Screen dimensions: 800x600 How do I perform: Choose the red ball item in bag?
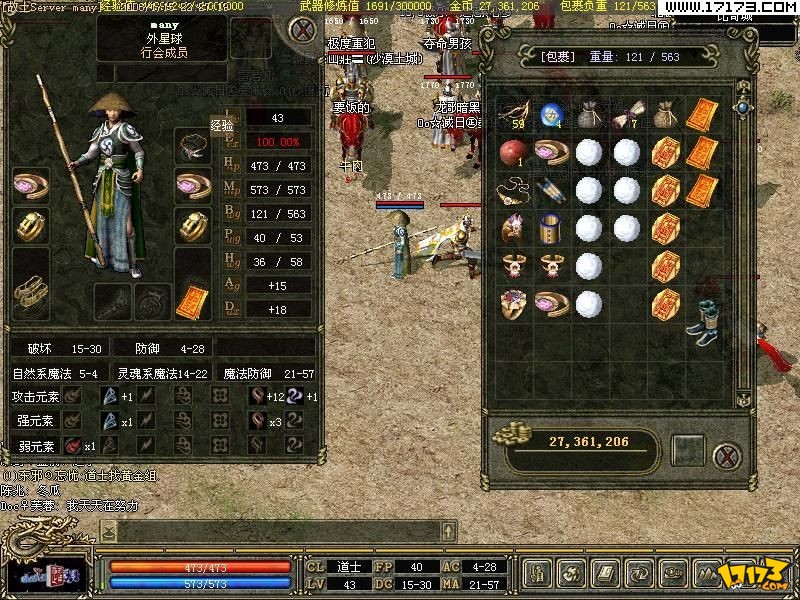click(511, 153)
